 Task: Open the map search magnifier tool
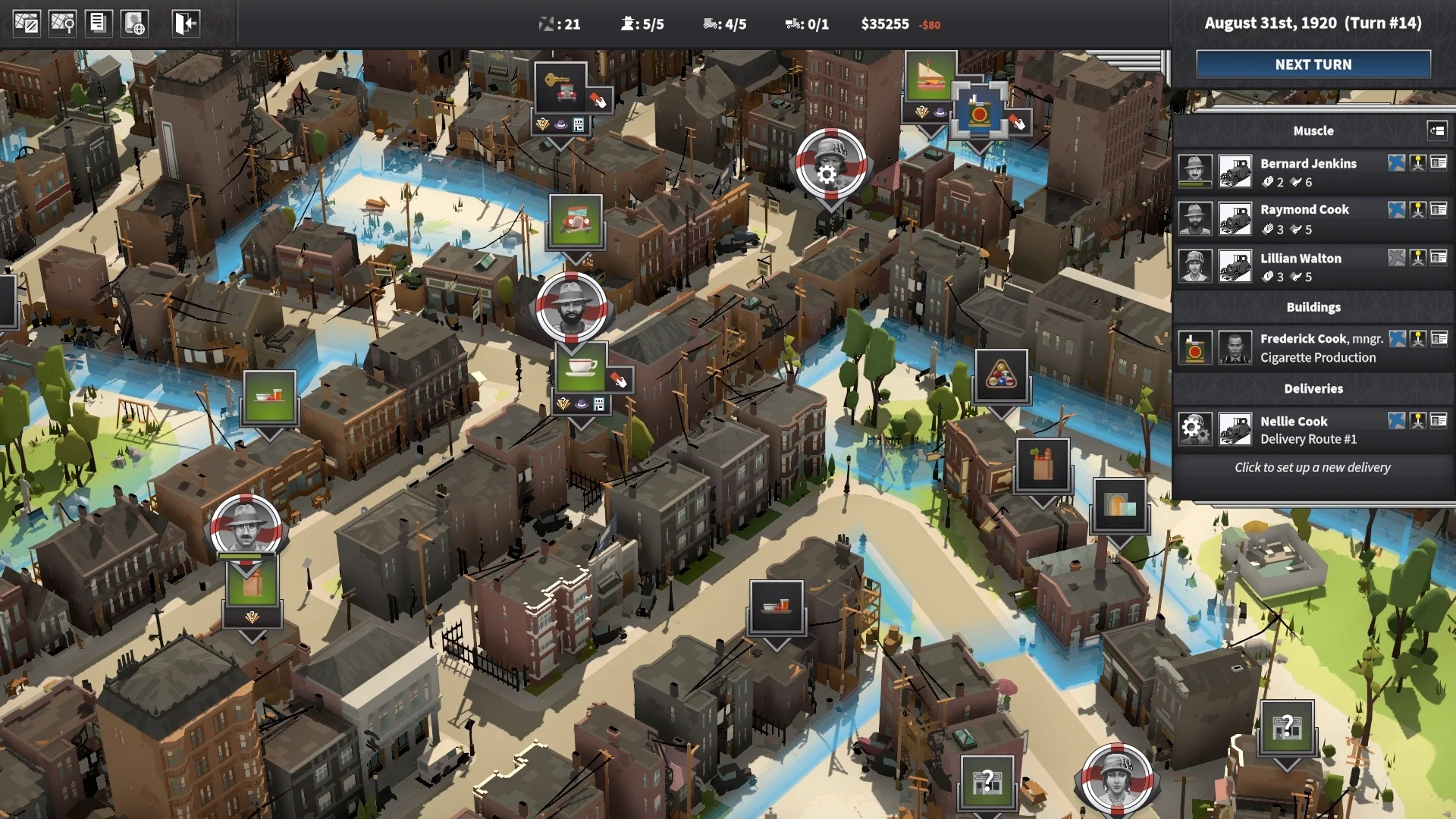click(62, 24)
